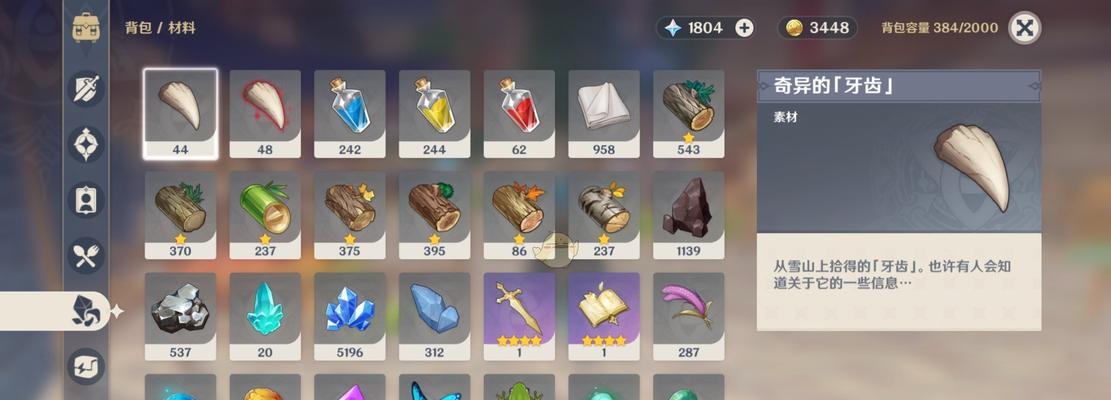Pick the red potion flask slot
This screenshot has width=1111, height=400.
[519, 107]
